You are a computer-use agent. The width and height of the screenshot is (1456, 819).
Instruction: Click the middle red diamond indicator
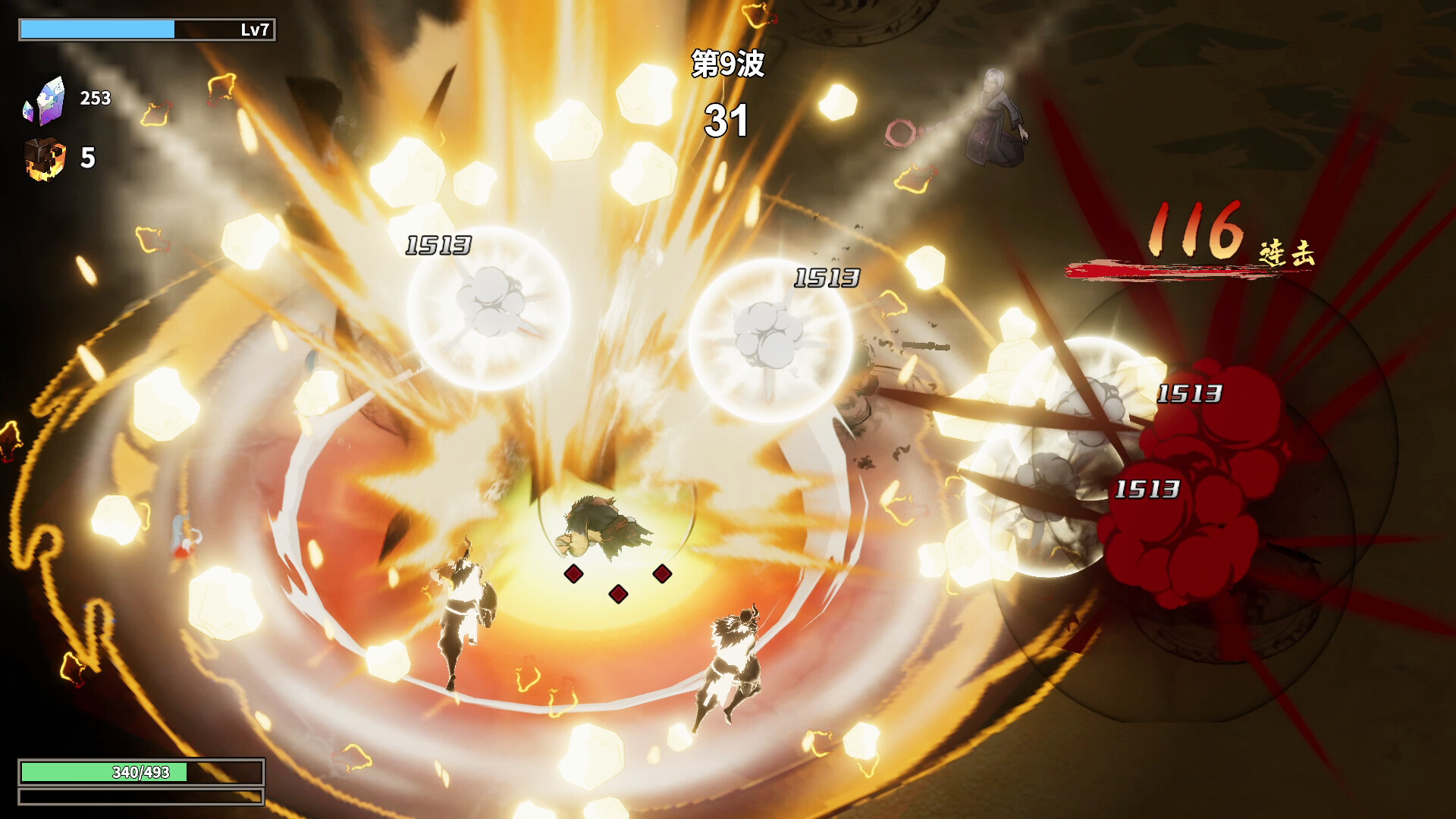tap(620, 595)
